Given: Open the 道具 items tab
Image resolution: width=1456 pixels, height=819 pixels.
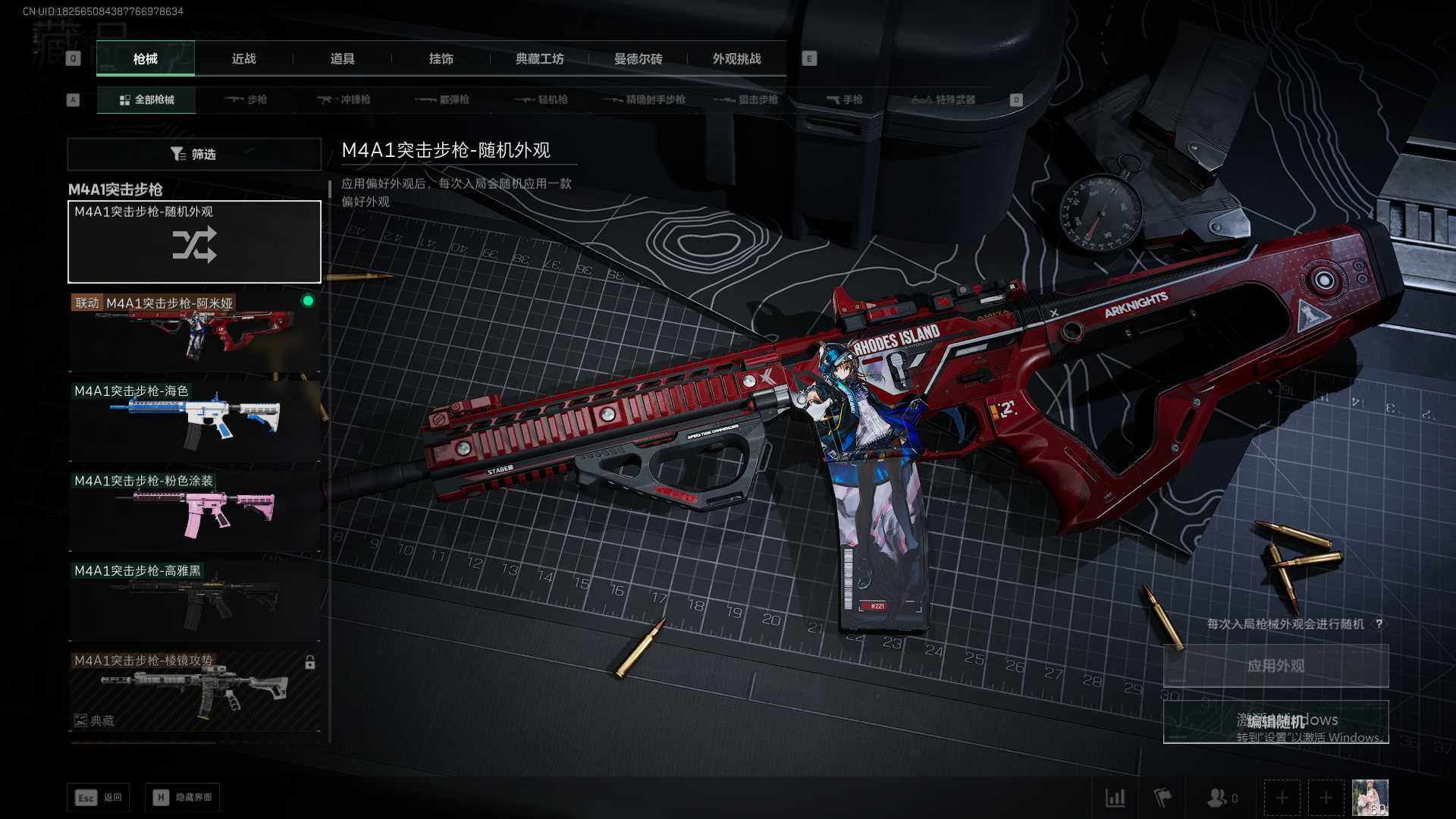Looking at the screenshot, I should pyautogui.click(x=342, y=58).
